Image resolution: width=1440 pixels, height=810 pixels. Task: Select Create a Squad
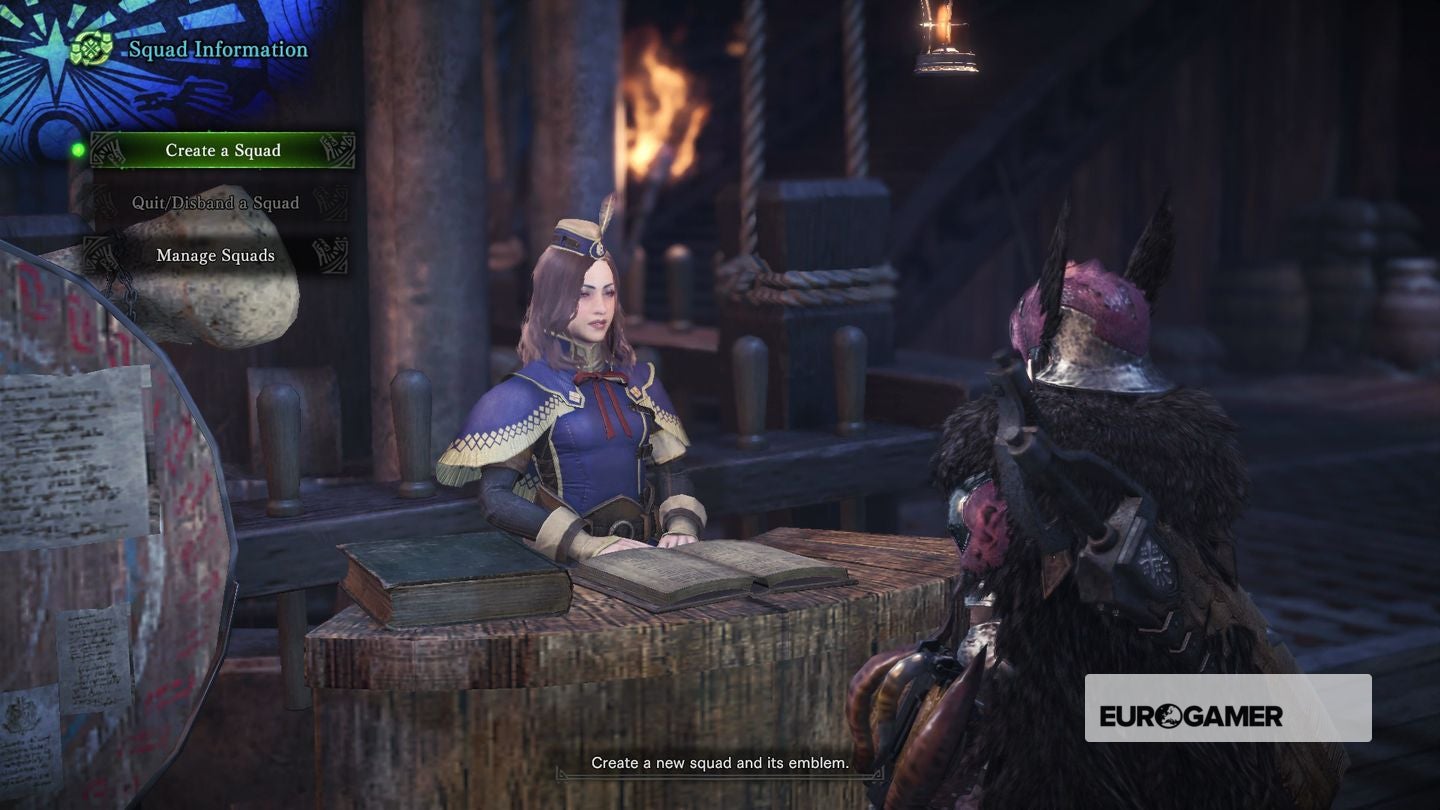click(223, 150)
